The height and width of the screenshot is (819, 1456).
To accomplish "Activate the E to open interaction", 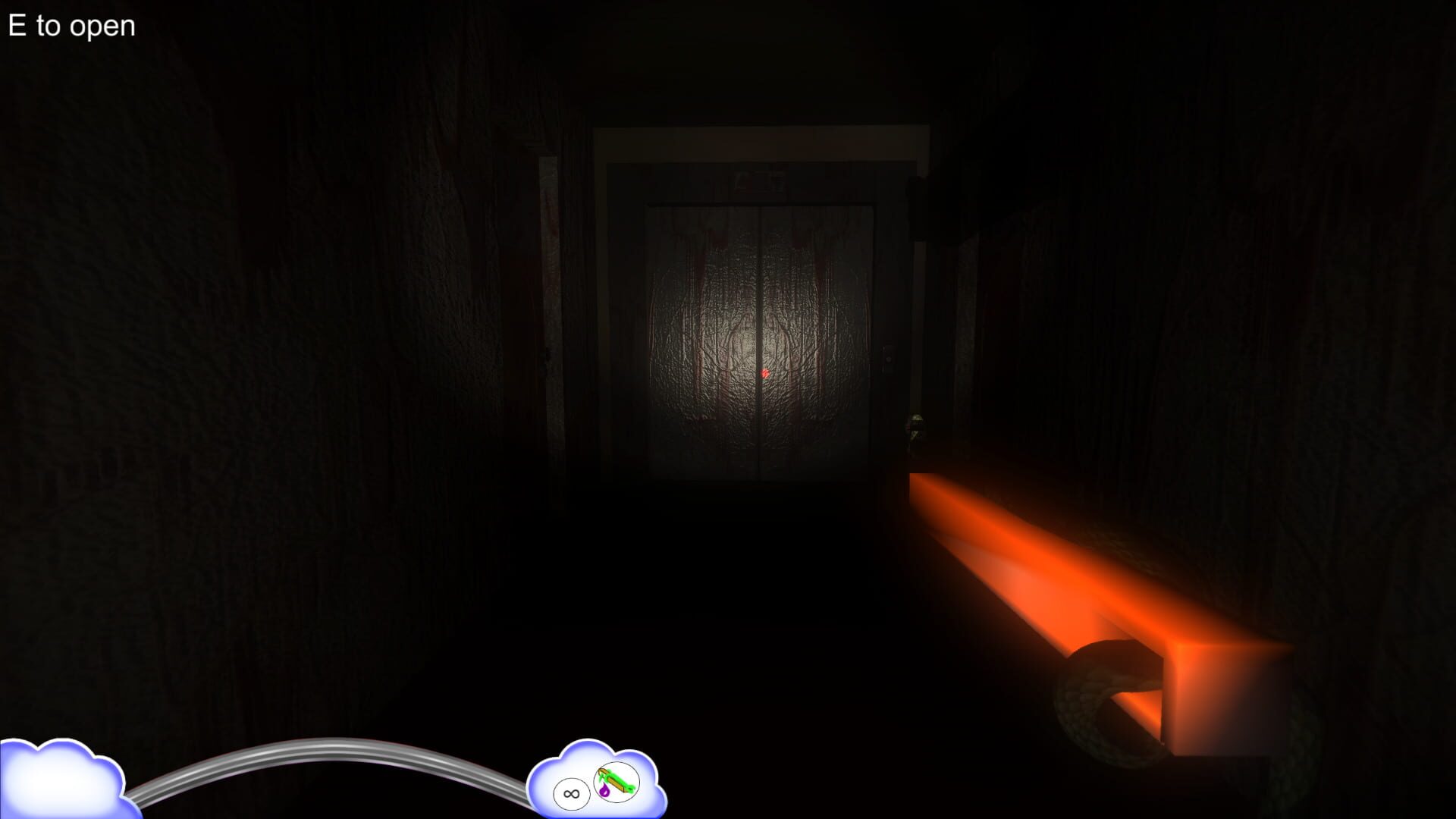I will (x=71, y=25).
